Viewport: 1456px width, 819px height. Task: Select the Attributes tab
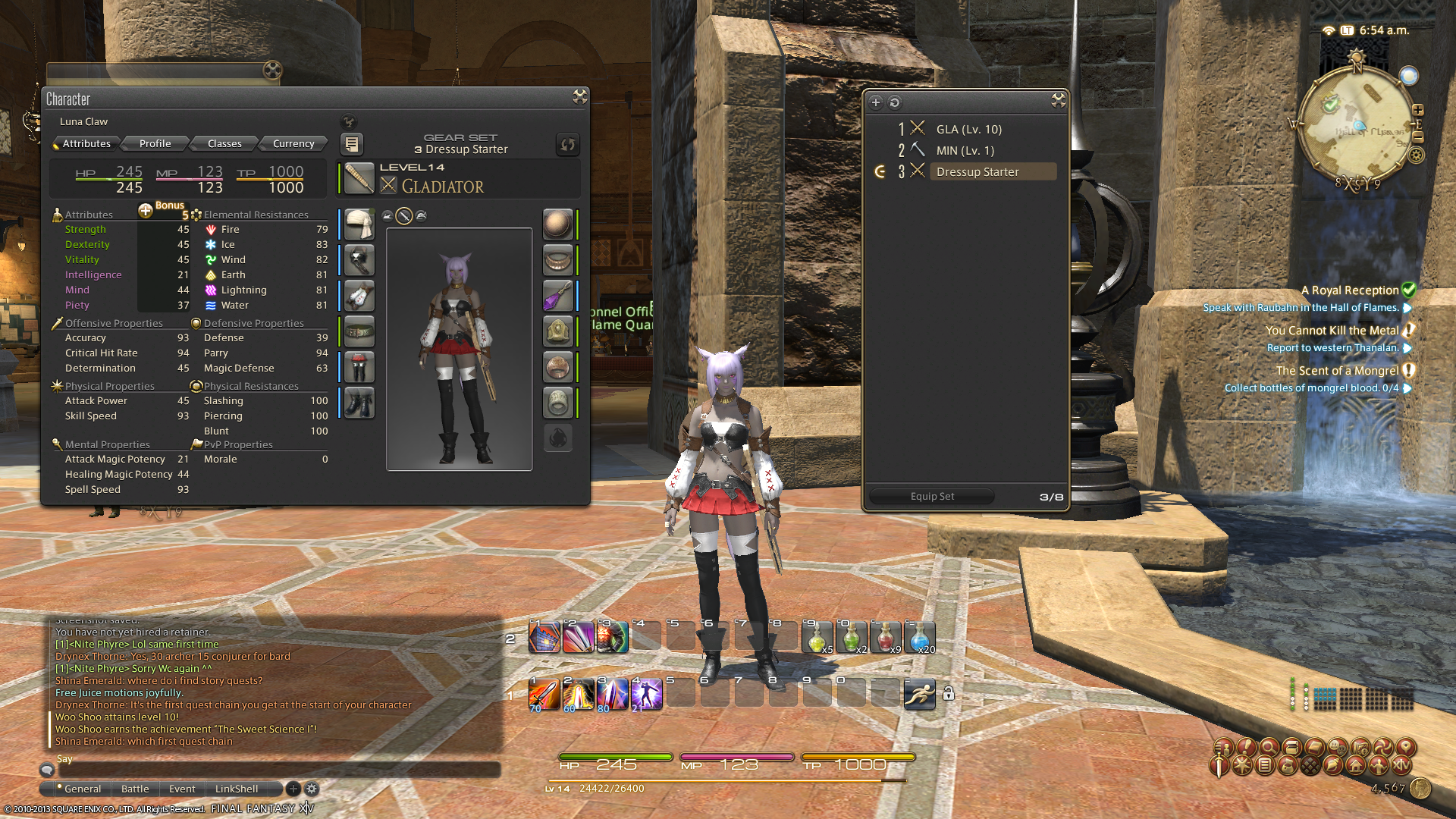tap(86, 143)
